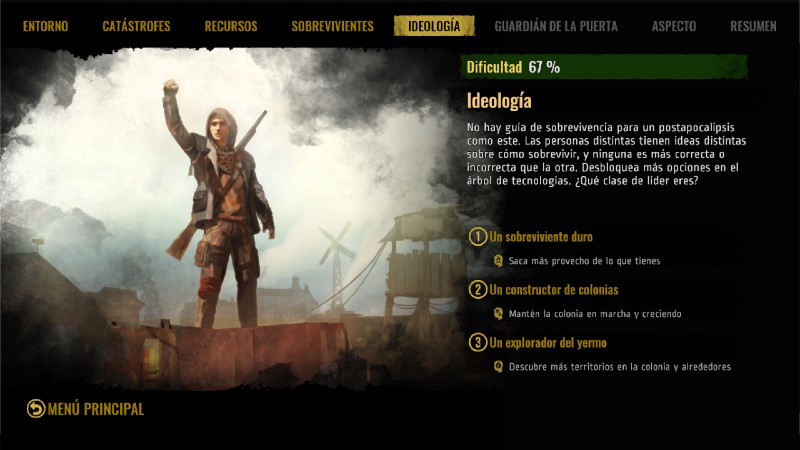Click the highlighted Ideología tab
Screen dimensions: 800x450
click(434, 26)
